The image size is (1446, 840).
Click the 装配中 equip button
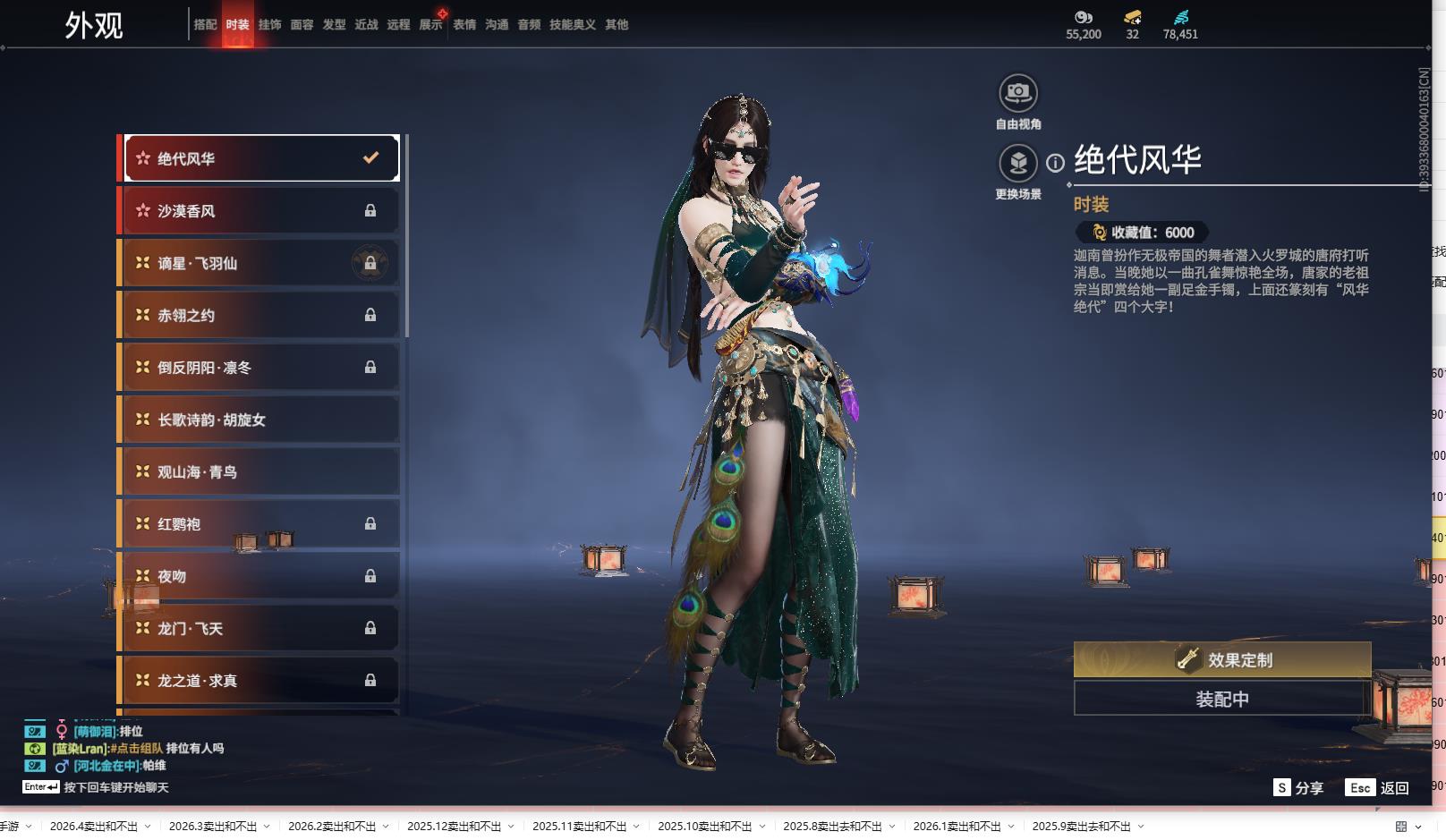pyautogui.click(x=1221, y=699)
